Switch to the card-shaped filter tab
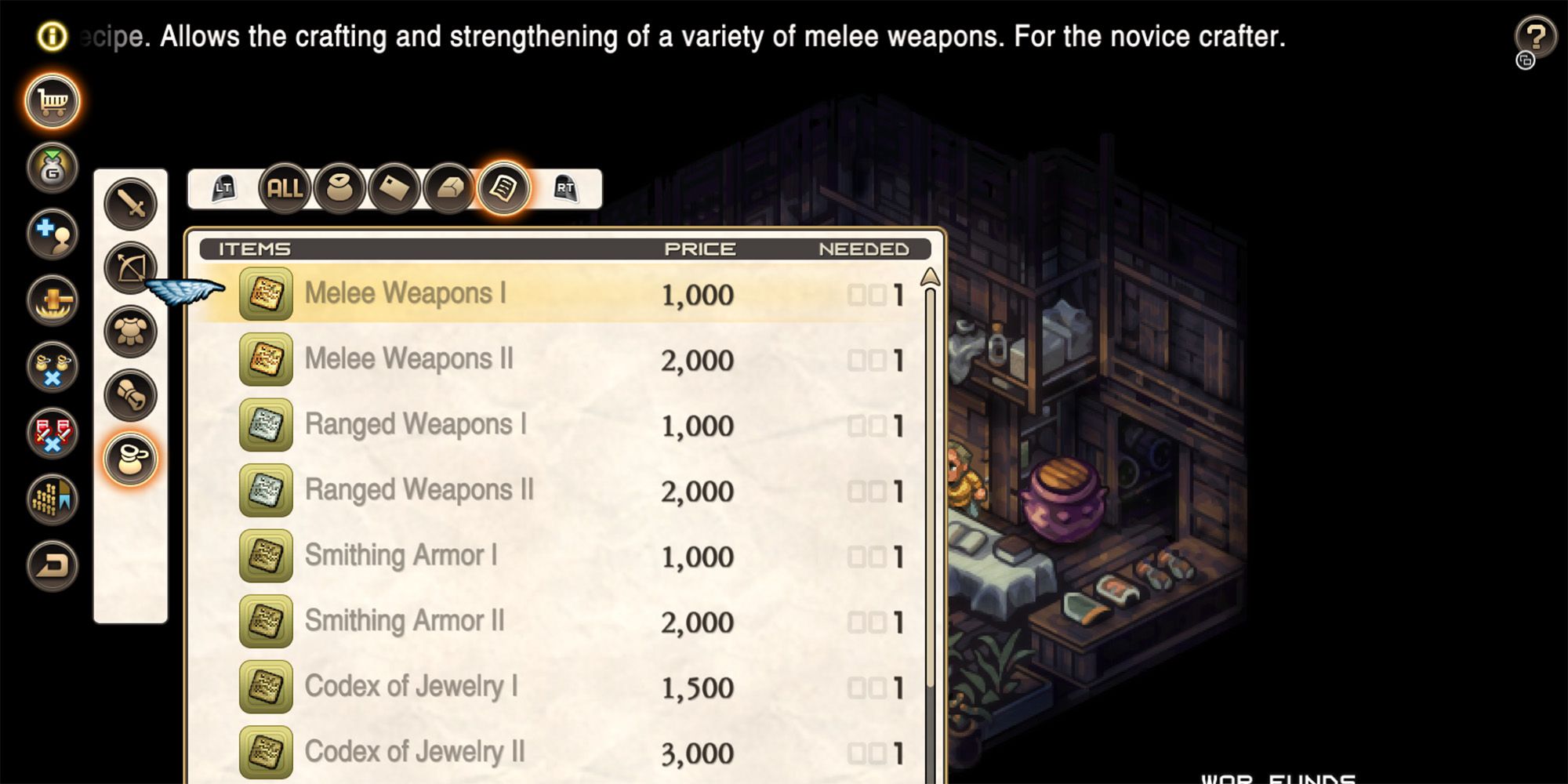Screen dimensions: 1568x784 pyautogui.click(x=394, y=188)
